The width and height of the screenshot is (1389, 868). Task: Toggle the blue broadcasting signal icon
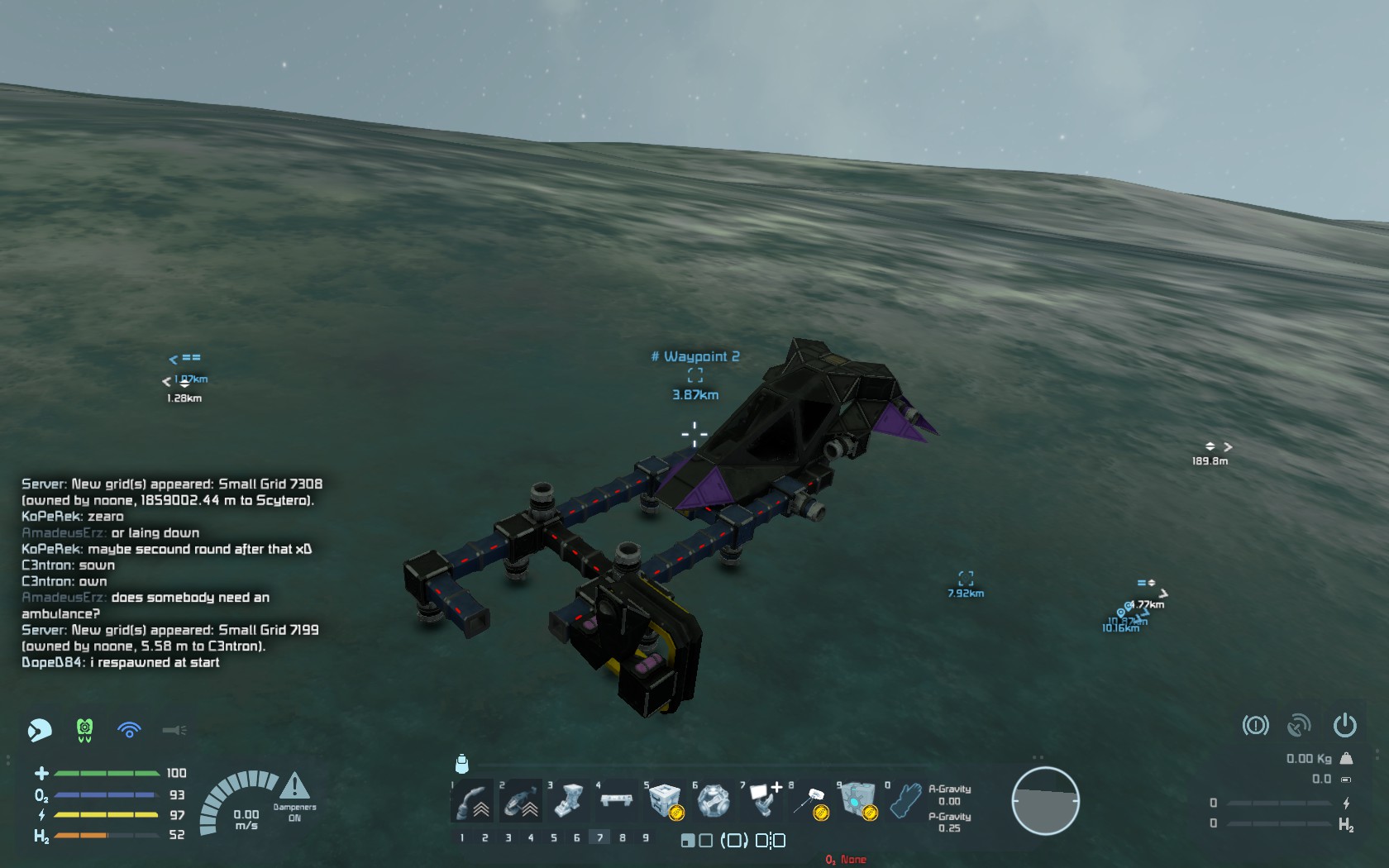click(129, 730)
